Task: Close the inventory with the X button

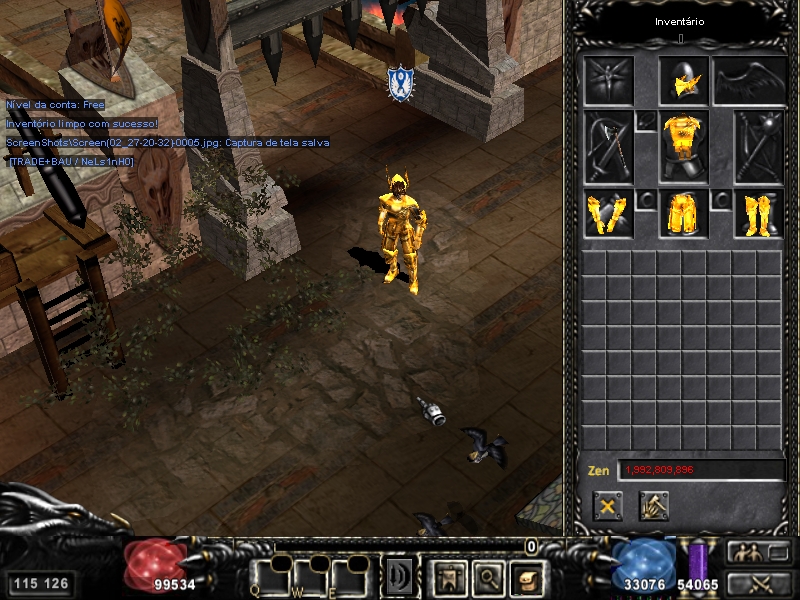Action: pyautogui.click(x=607, y=505)
